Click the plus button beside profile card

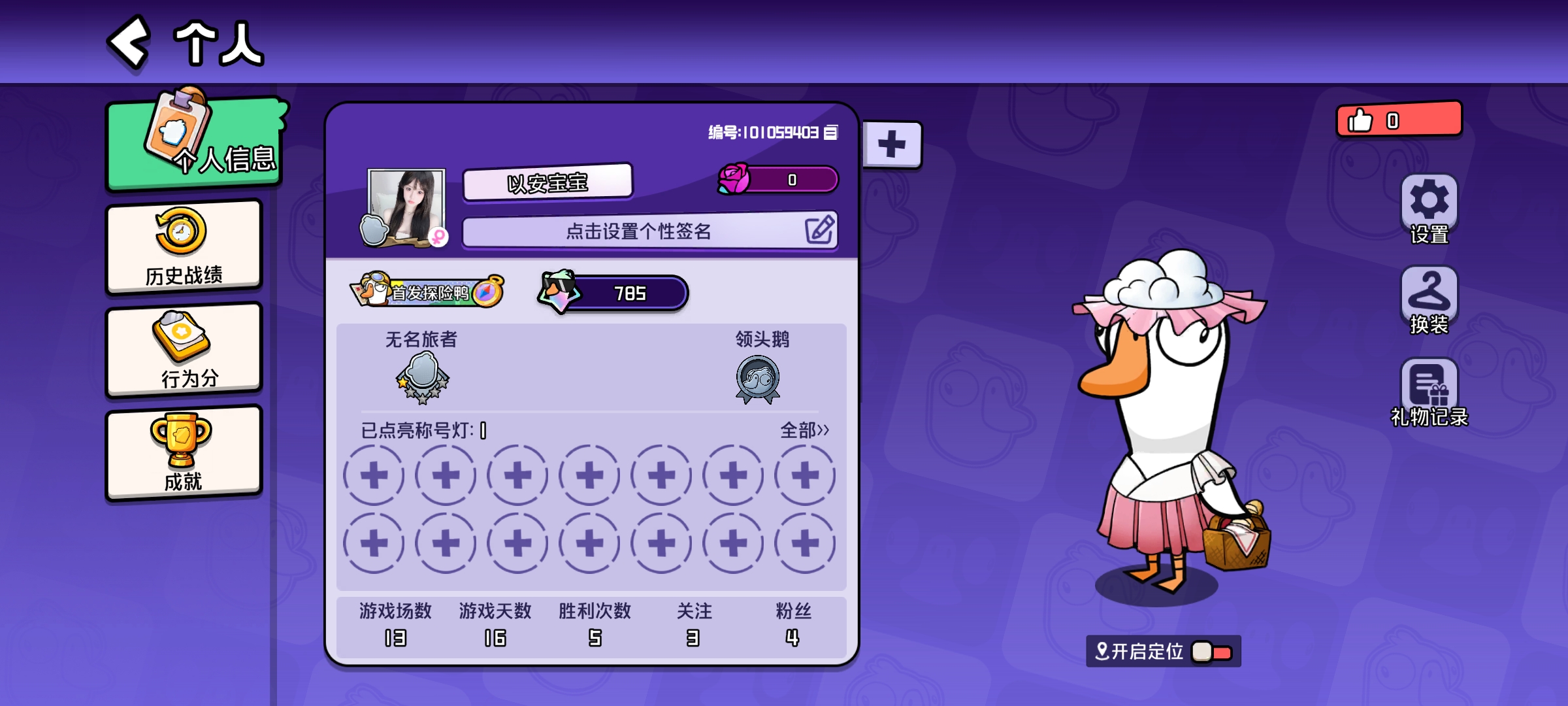point(892,144)
